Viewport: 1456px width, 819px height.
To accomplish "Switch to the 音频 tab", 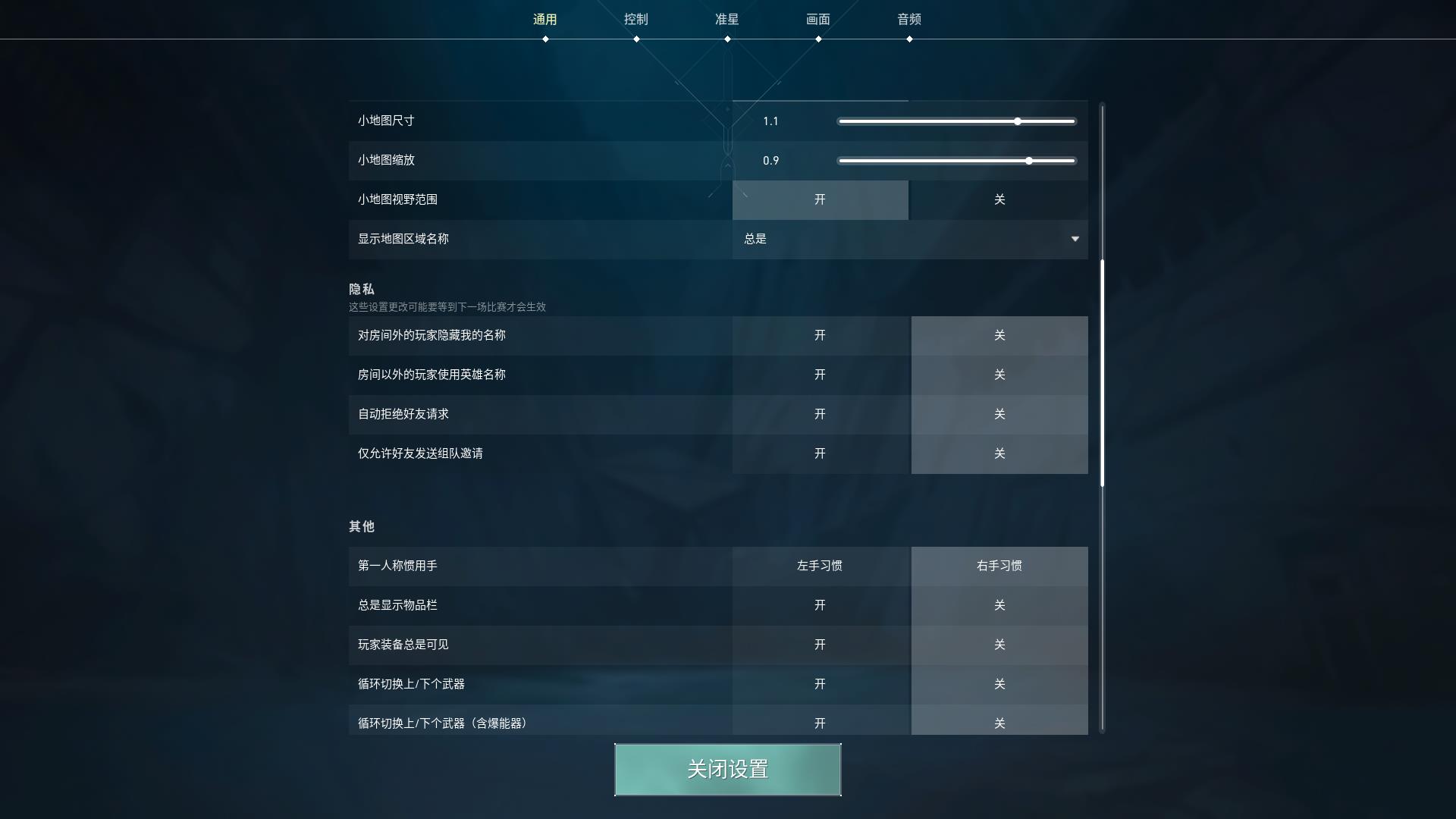I will [x=908, y=19].
